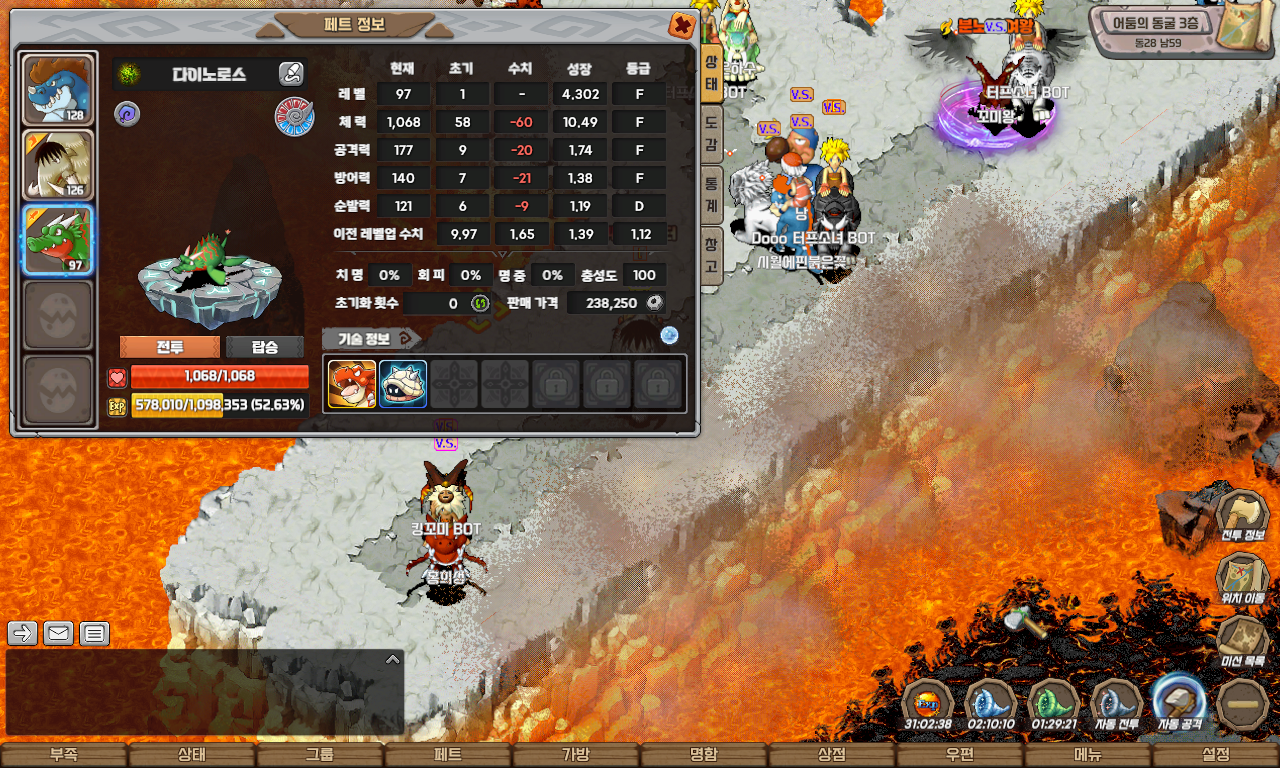The height and width of the screenshot is (768, 1280).
Task: Open the 설정 settings menu
Action: coord(1216,755)
